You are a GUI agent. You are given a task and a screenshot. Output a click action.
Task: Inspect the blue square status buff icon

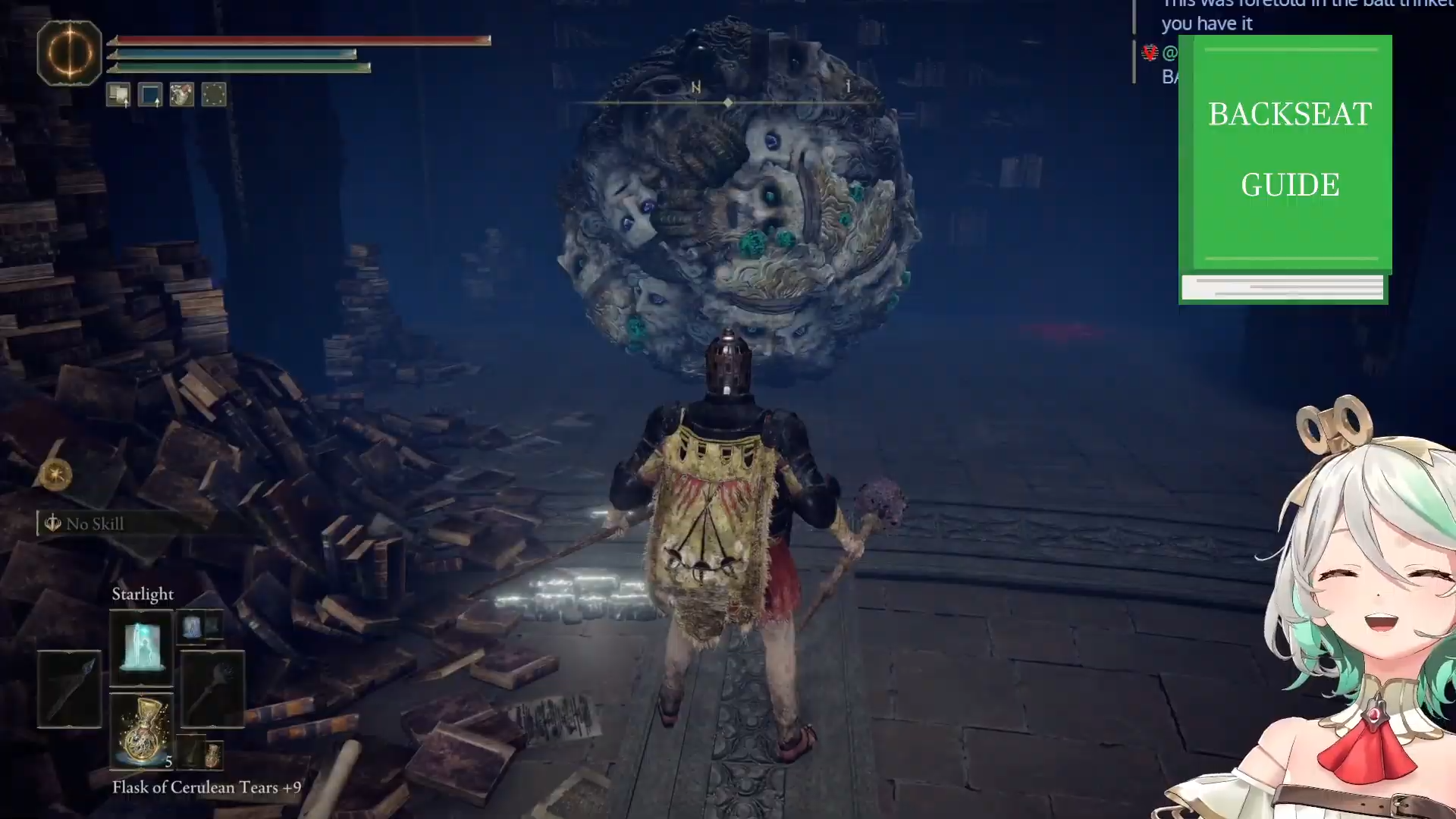150,95
